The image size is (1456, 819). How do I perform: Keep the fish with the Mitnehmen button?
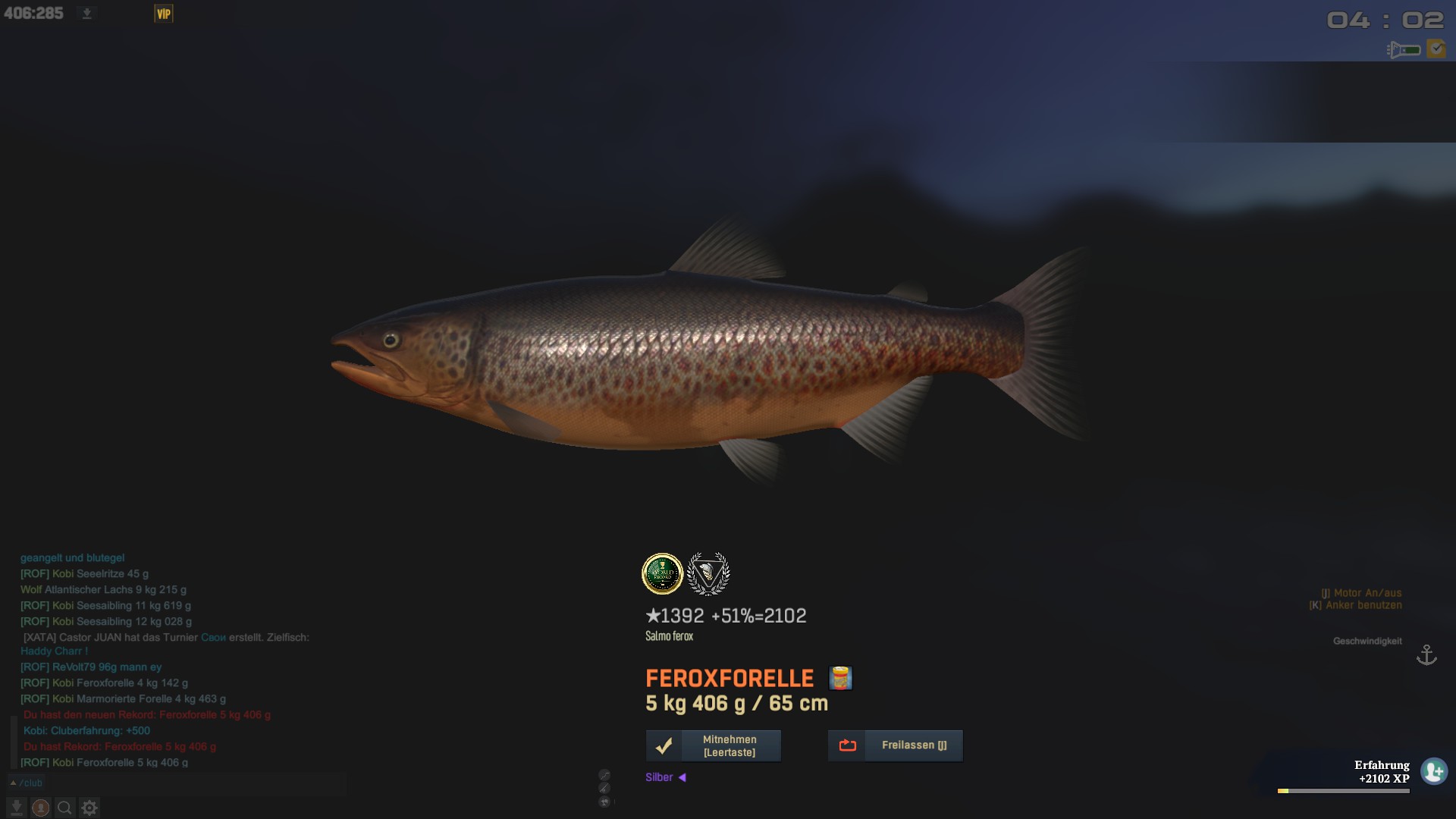pos(713,745)
